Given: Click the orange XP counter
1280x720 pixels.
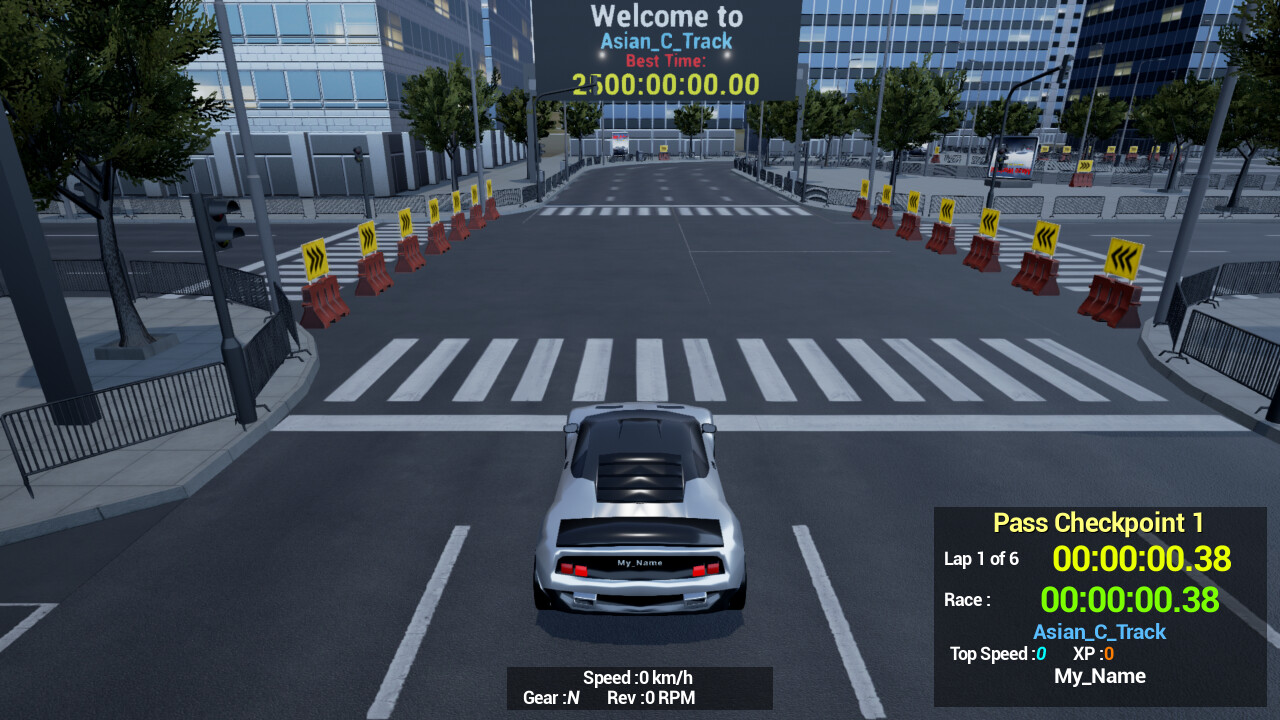Looking at the screenshot, I should click(1093, 653).
